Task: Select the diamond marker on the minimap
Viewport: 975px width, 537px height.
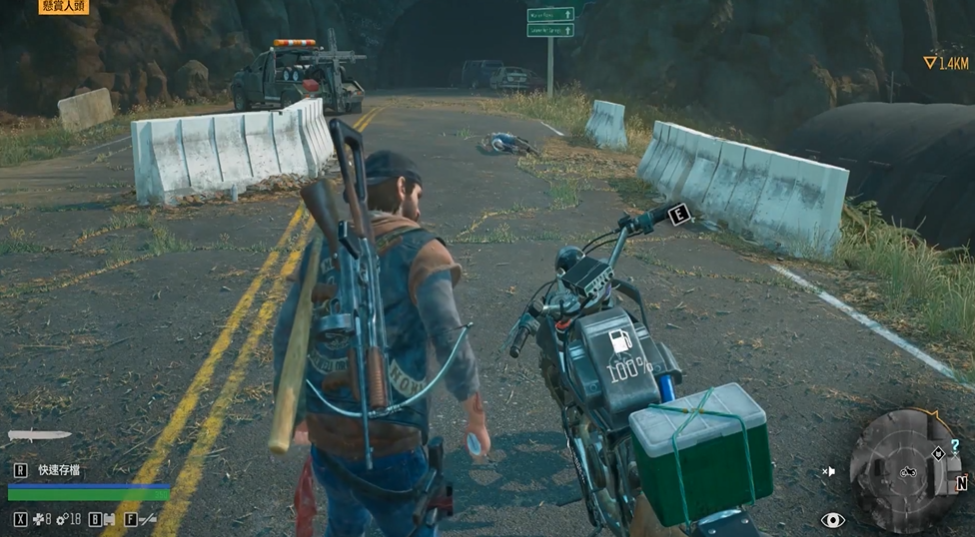Action: click(x=939, y=453)
